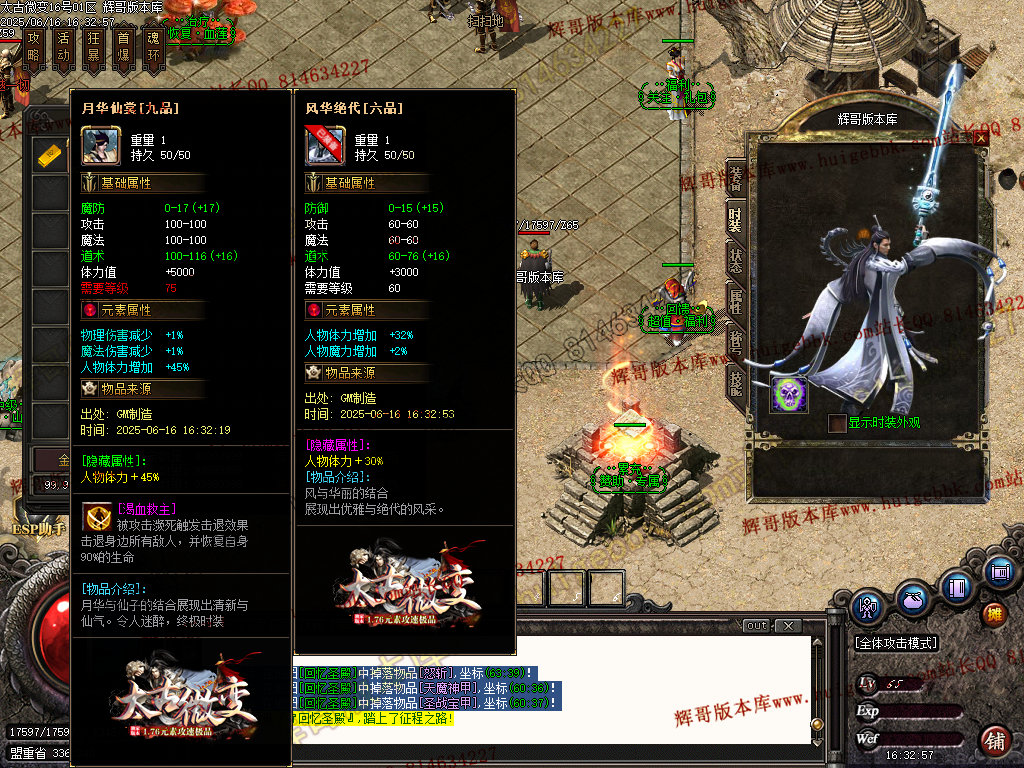This screenshot has height=768, width=1024.
Task: Open the 攻略 guide banner
Action: pyautogui.click(x=34, y=48)
